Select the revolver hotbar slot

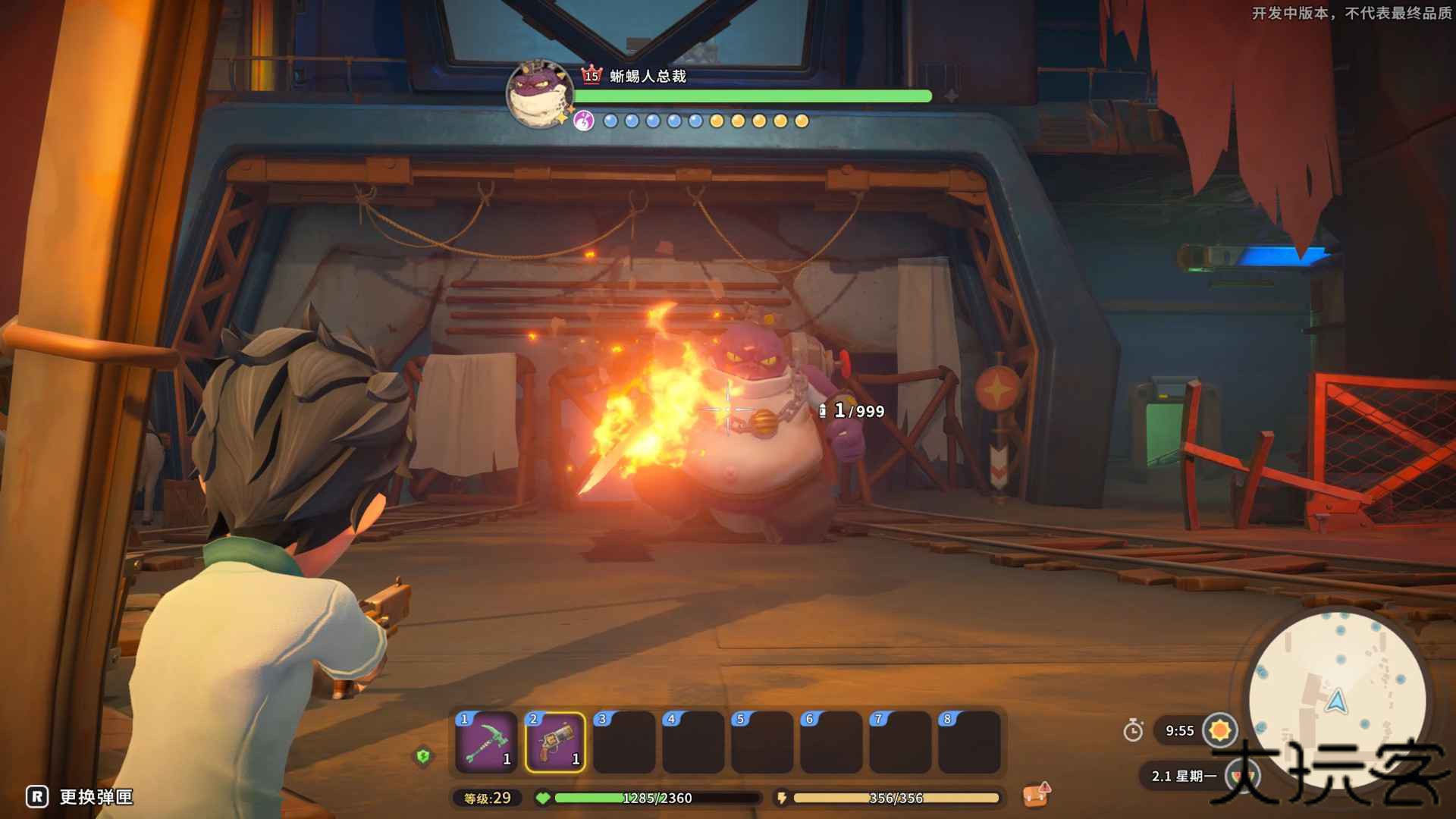pyautogui.click(x=555, y=742)
